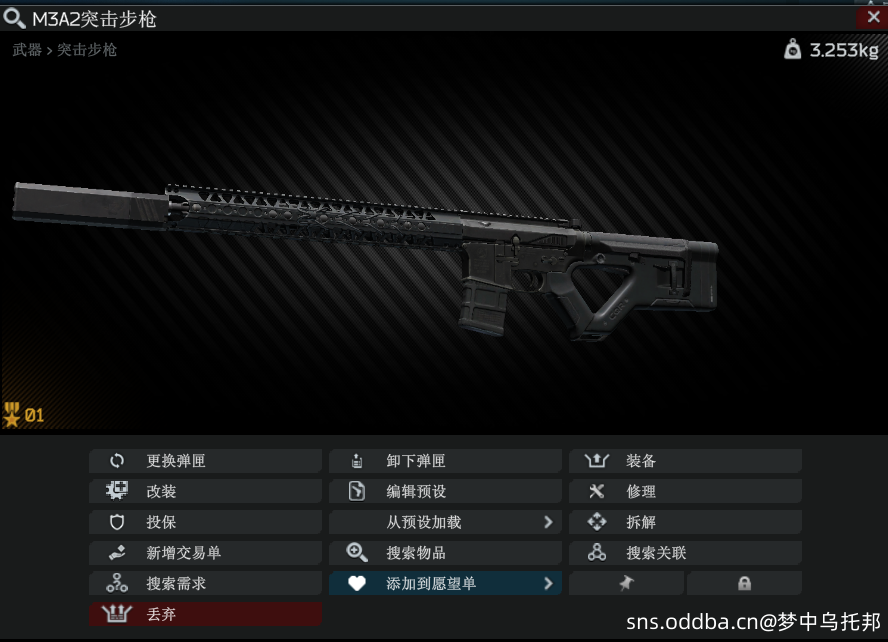Lock the item with the padlock icon
The height and width of the screenshot is (642, 888).
744,583
